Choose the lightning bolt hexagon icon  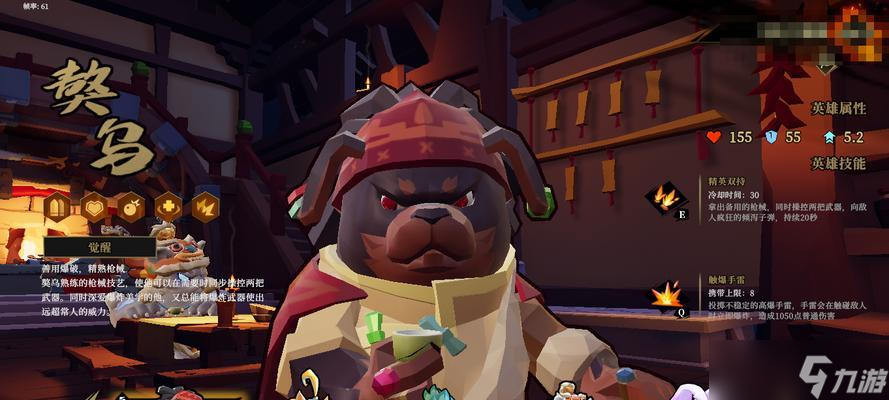tap(206, 208)
